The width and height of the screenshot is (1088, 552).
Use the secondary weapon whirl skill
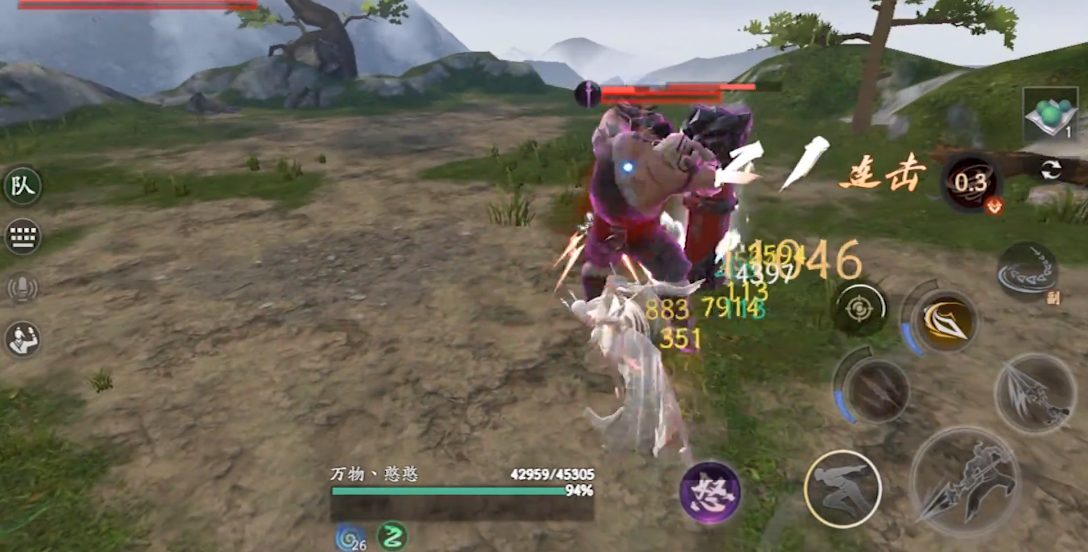coord(1027,272)
